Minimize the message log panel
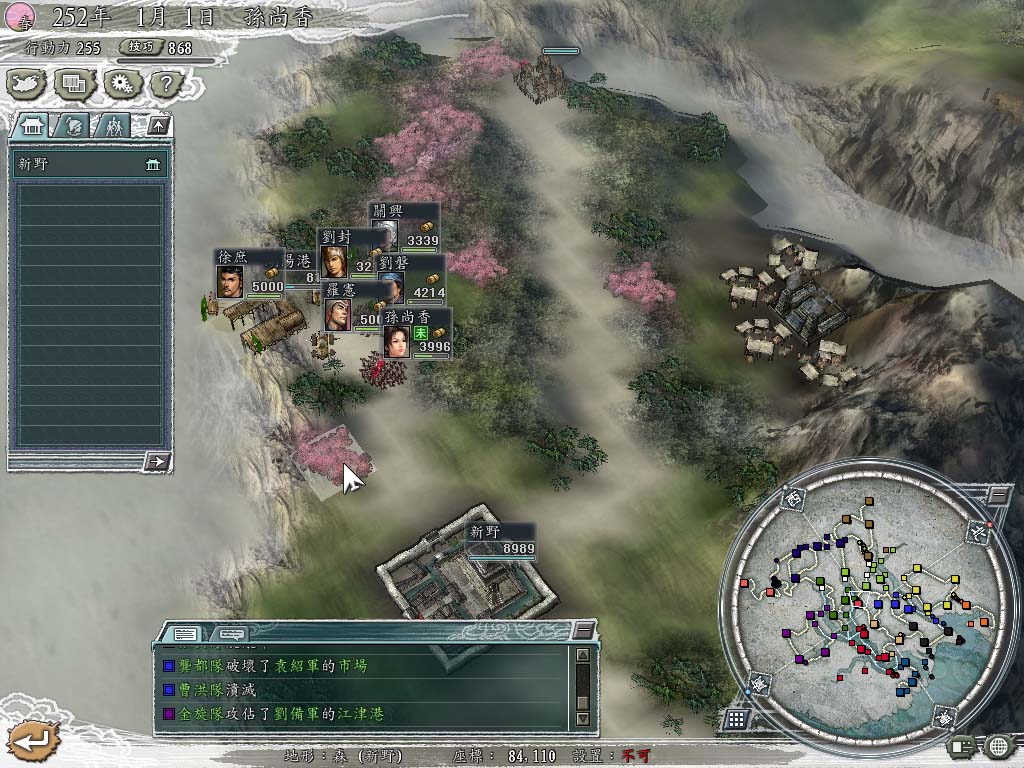The width and height of the screenshot is (1024, 768). pos(584,630)
